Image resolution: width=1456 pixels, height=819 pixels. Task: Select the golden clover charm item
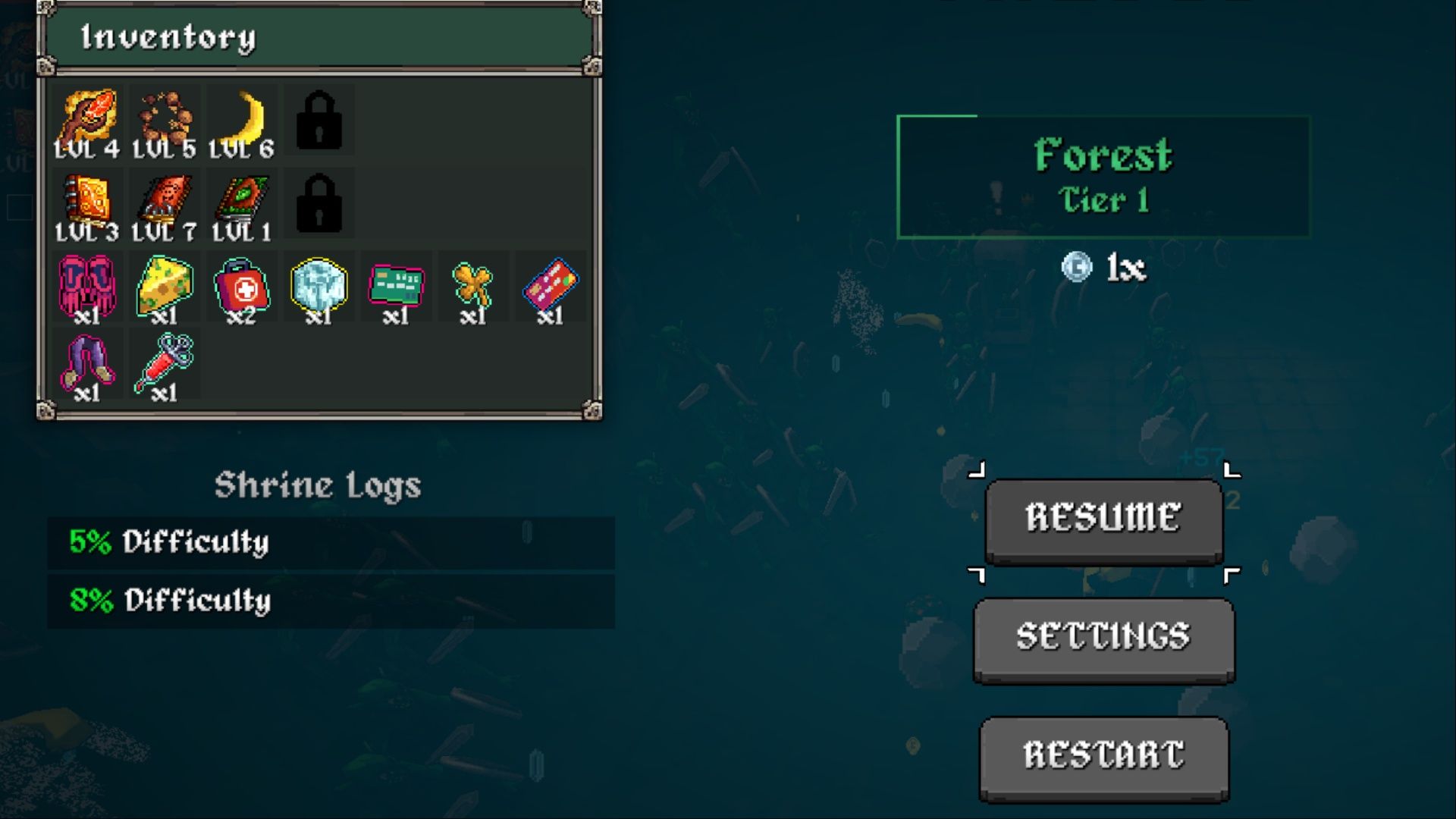coord(473,284)
